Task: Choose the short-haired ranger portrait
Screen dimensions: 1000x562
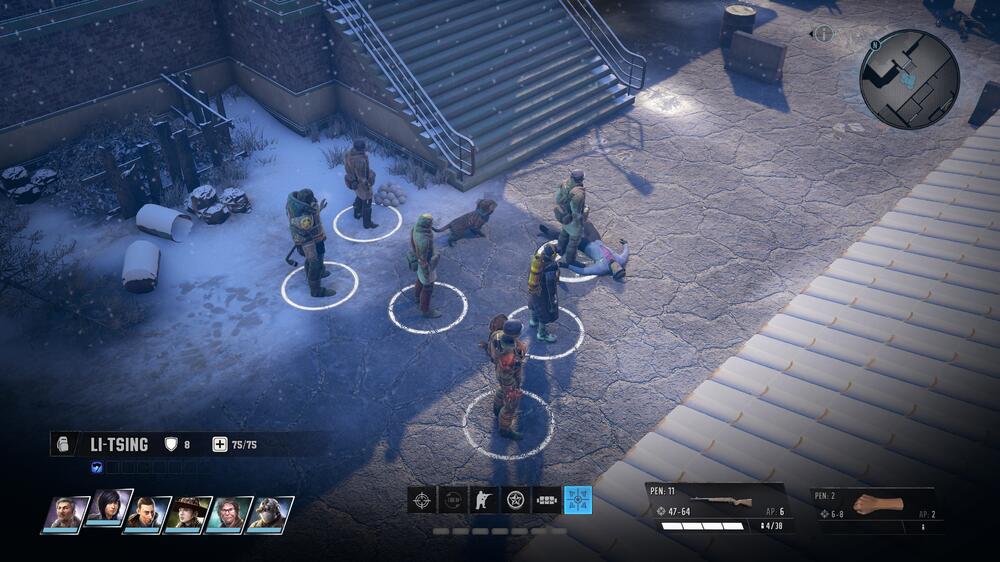Action: click(148, 514)
